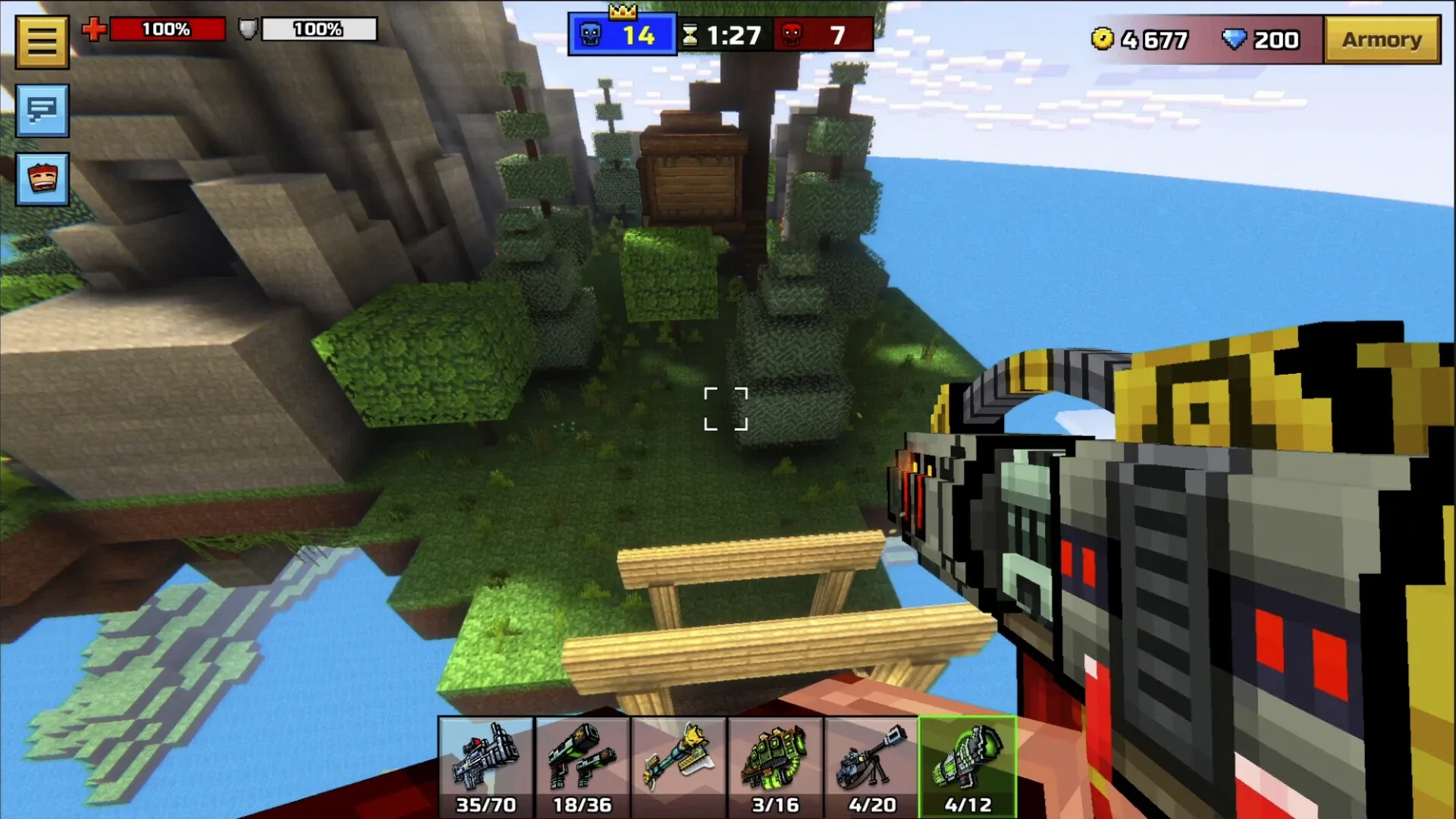Select the yellow melee weapon slot
Image resolution: width=1456 pixels, height=819 pixels.
tap(677, 766)
